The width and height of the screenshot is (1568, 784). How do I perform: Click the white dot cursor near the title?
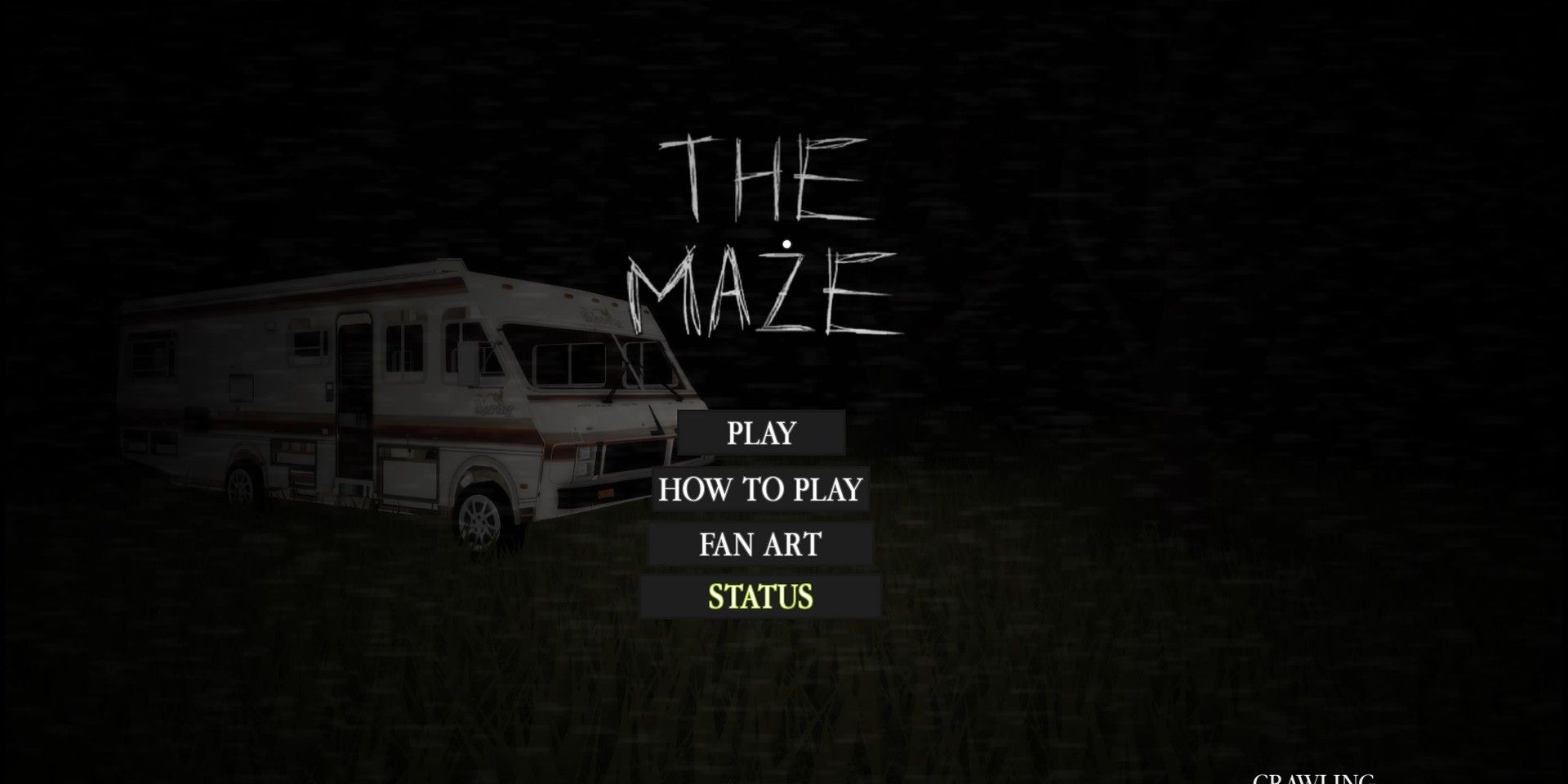click(x=786, y=242)
